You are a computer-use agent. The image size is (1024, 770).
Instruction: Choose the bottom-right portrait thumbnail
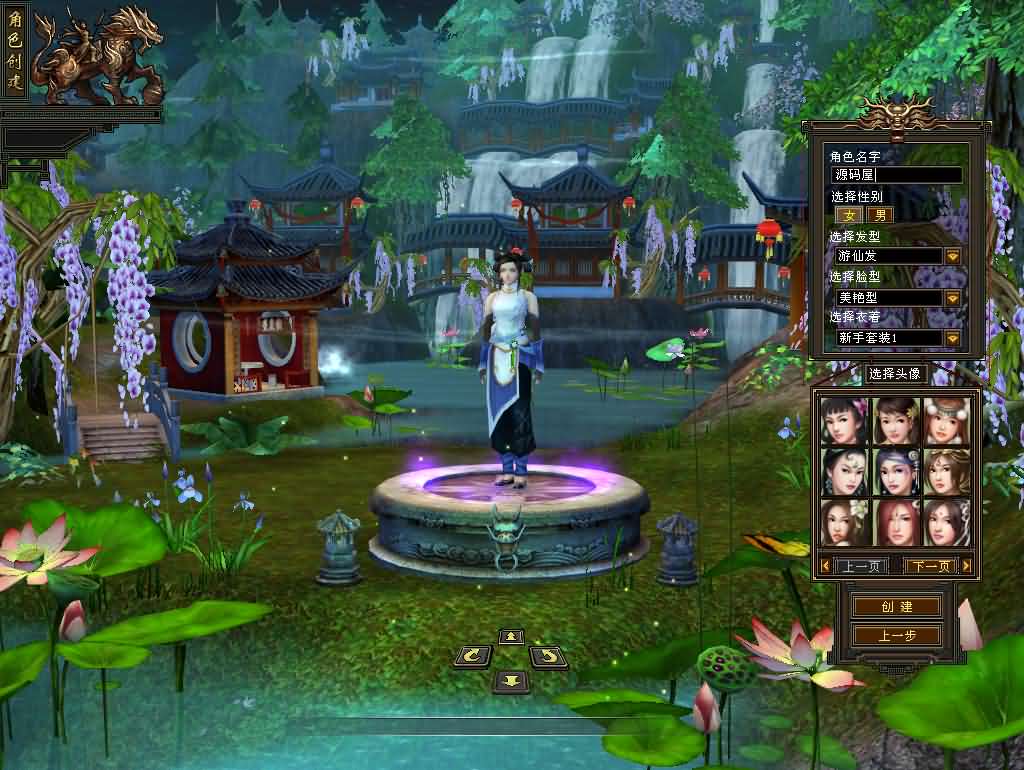pos(947,522)
